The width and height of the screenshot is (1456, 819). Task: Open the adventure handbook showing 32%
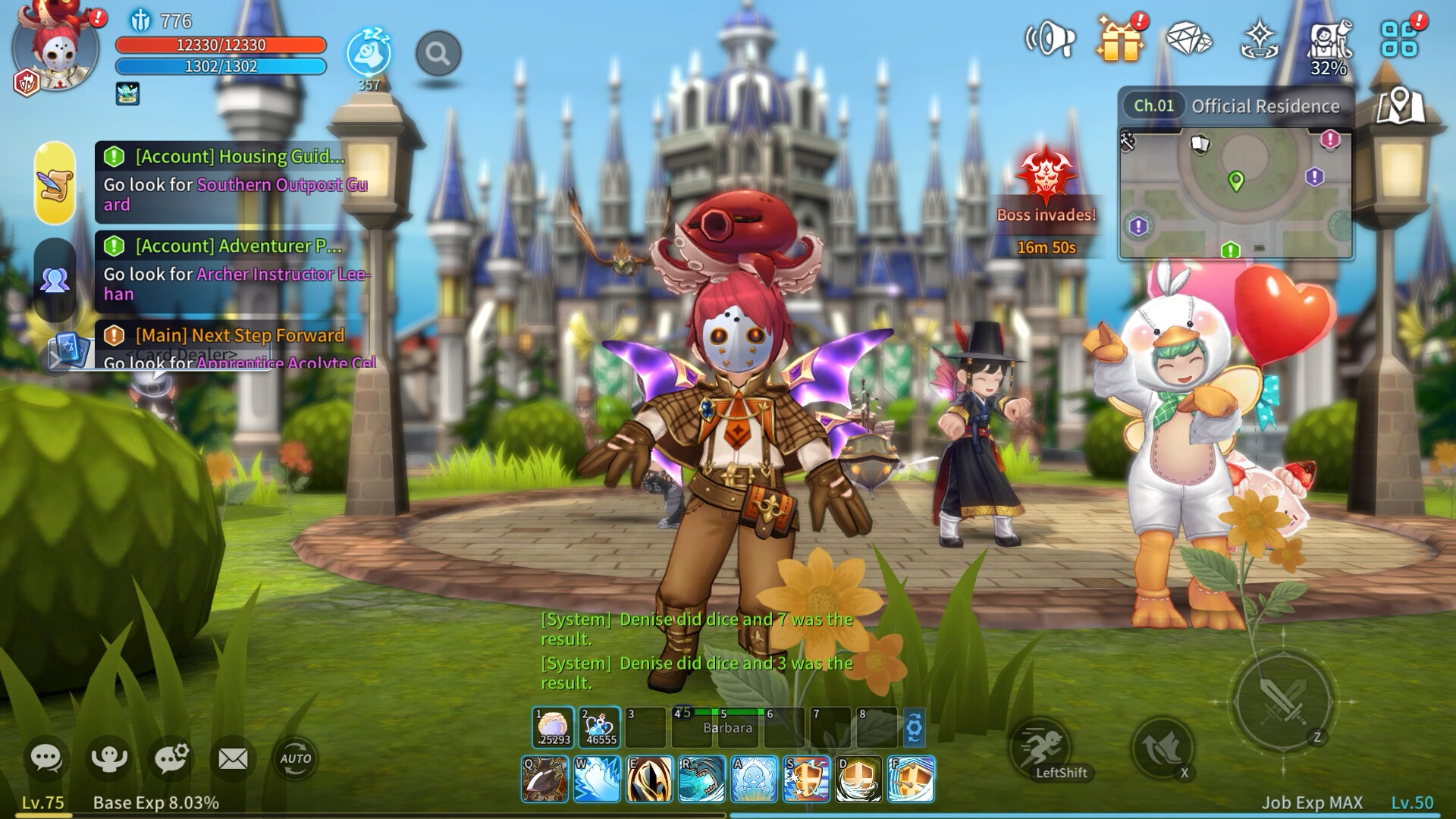coord(1328,39)
